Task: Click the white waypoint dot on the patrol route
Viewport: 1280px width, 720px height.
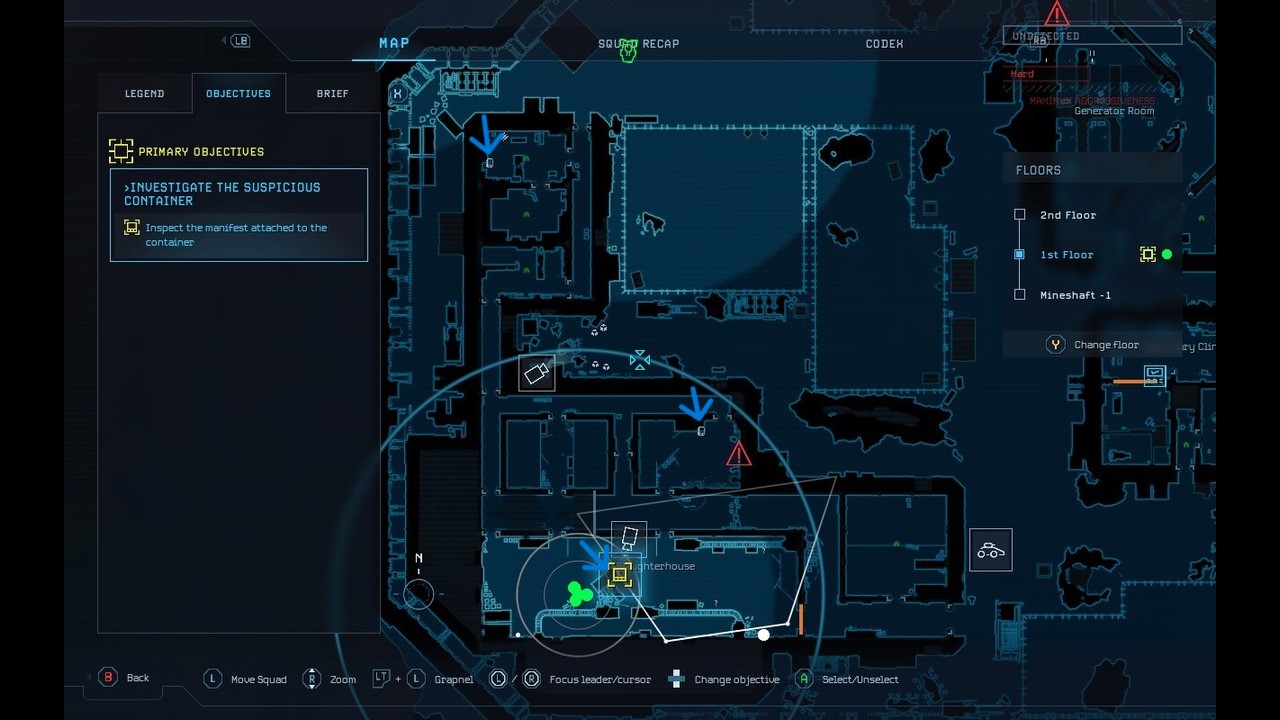Action: coord(763,634)
